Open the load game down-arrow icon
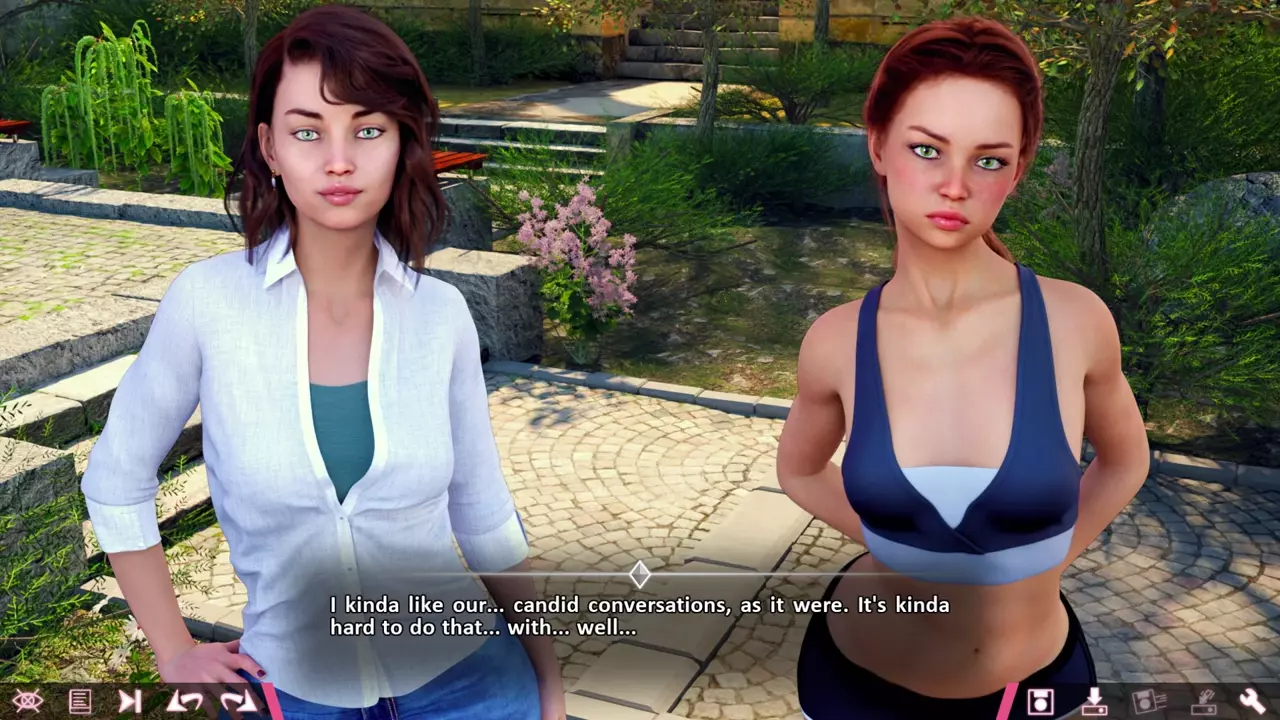 [1094, 701]
